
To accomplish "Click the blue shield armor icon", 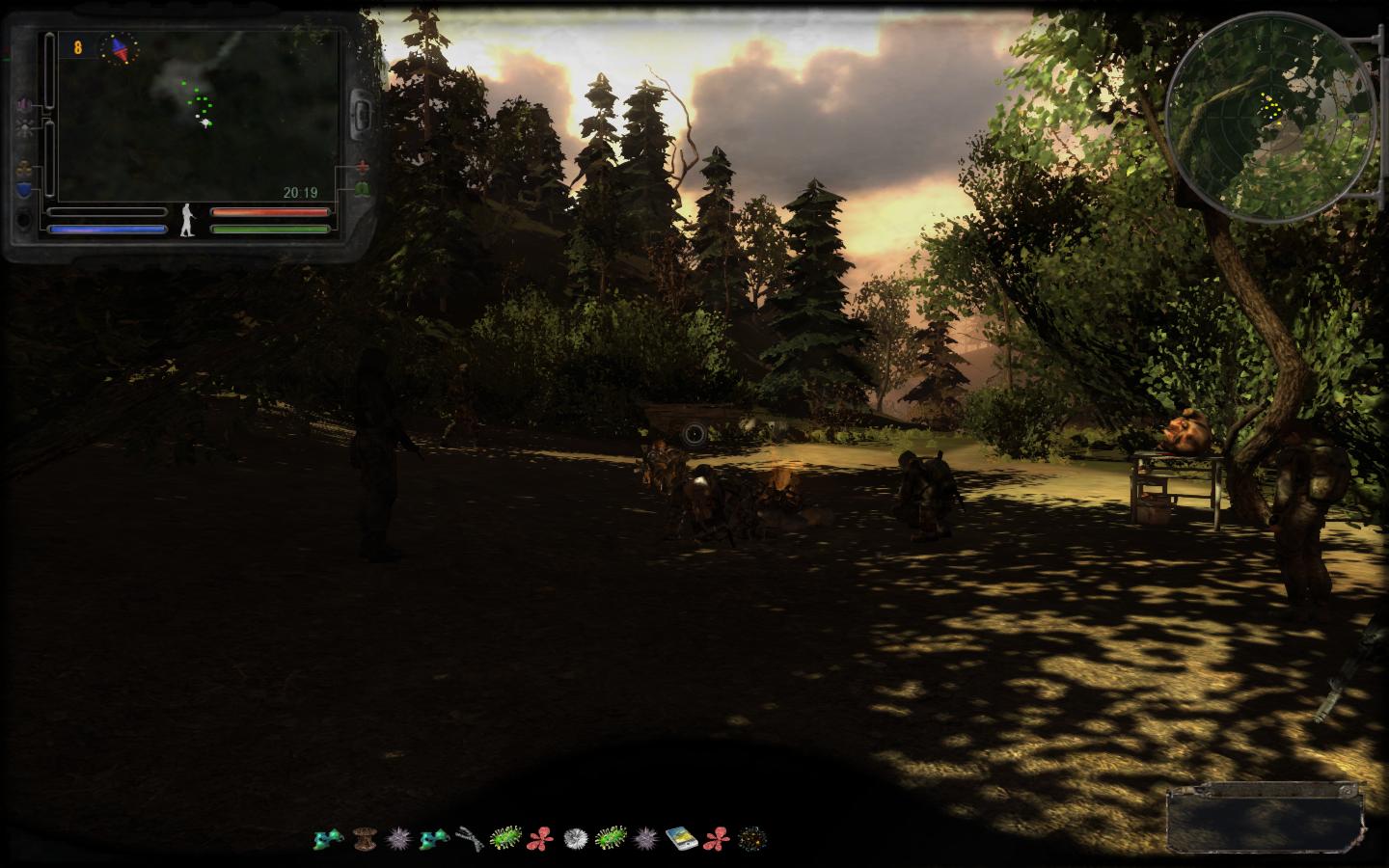I will [23, 189].
